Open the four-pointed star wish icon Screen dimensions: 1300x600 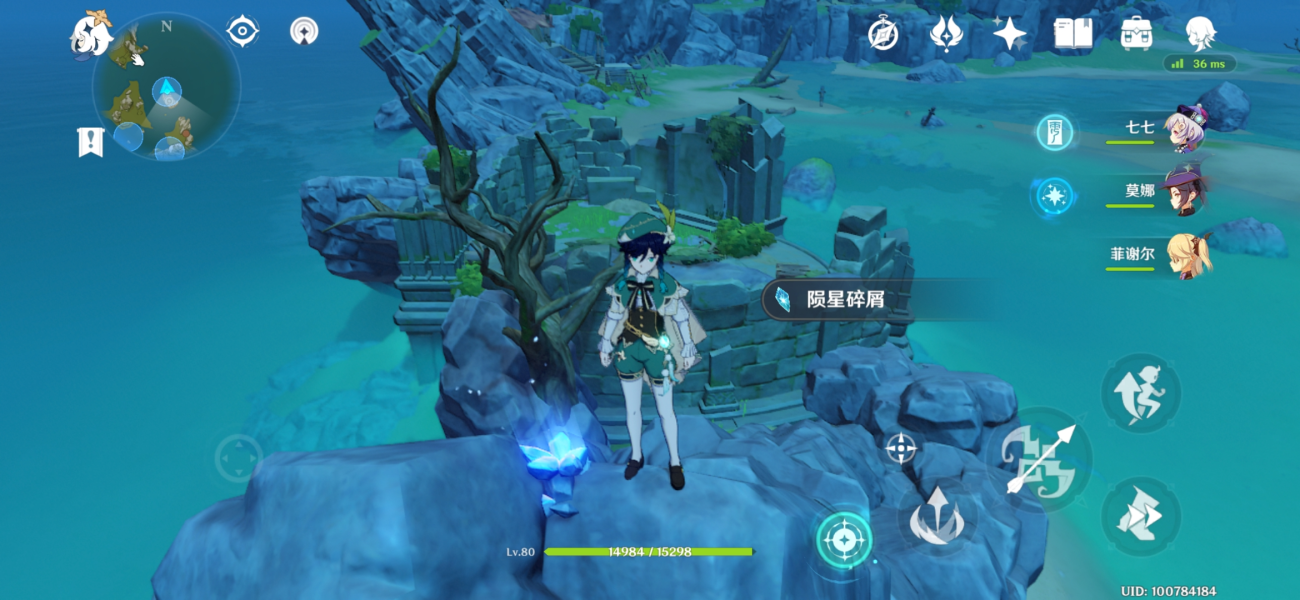pyautogui.click(x=1009, y=34)
